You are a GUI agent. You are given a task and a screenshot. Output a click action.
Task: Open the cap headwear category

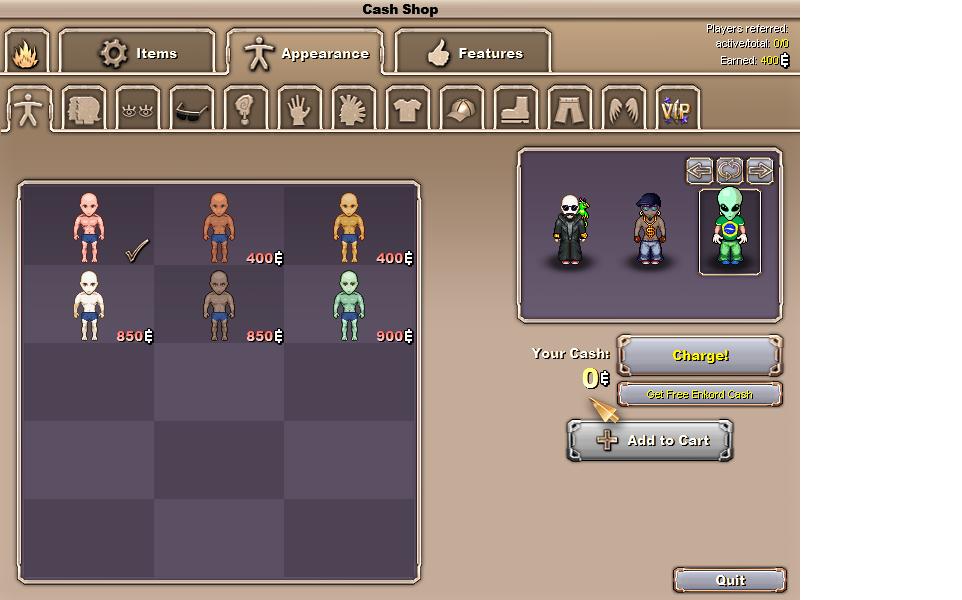[x=461, y=109]
